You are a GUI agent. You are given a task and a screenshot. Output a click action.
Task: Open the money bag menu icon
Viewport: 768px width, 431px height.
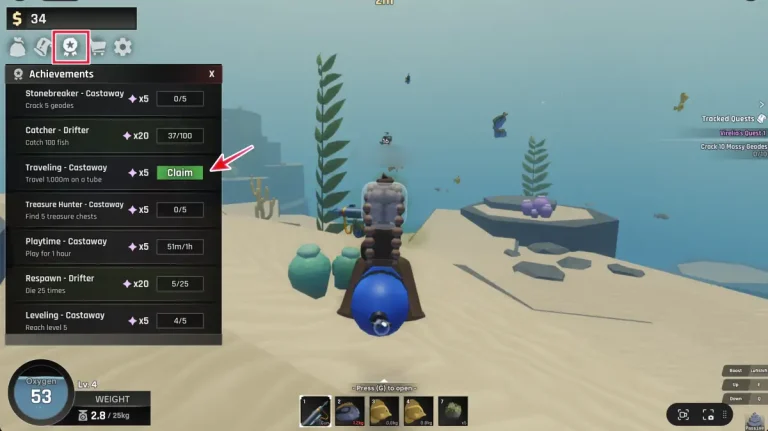click(x=18, y=46)
